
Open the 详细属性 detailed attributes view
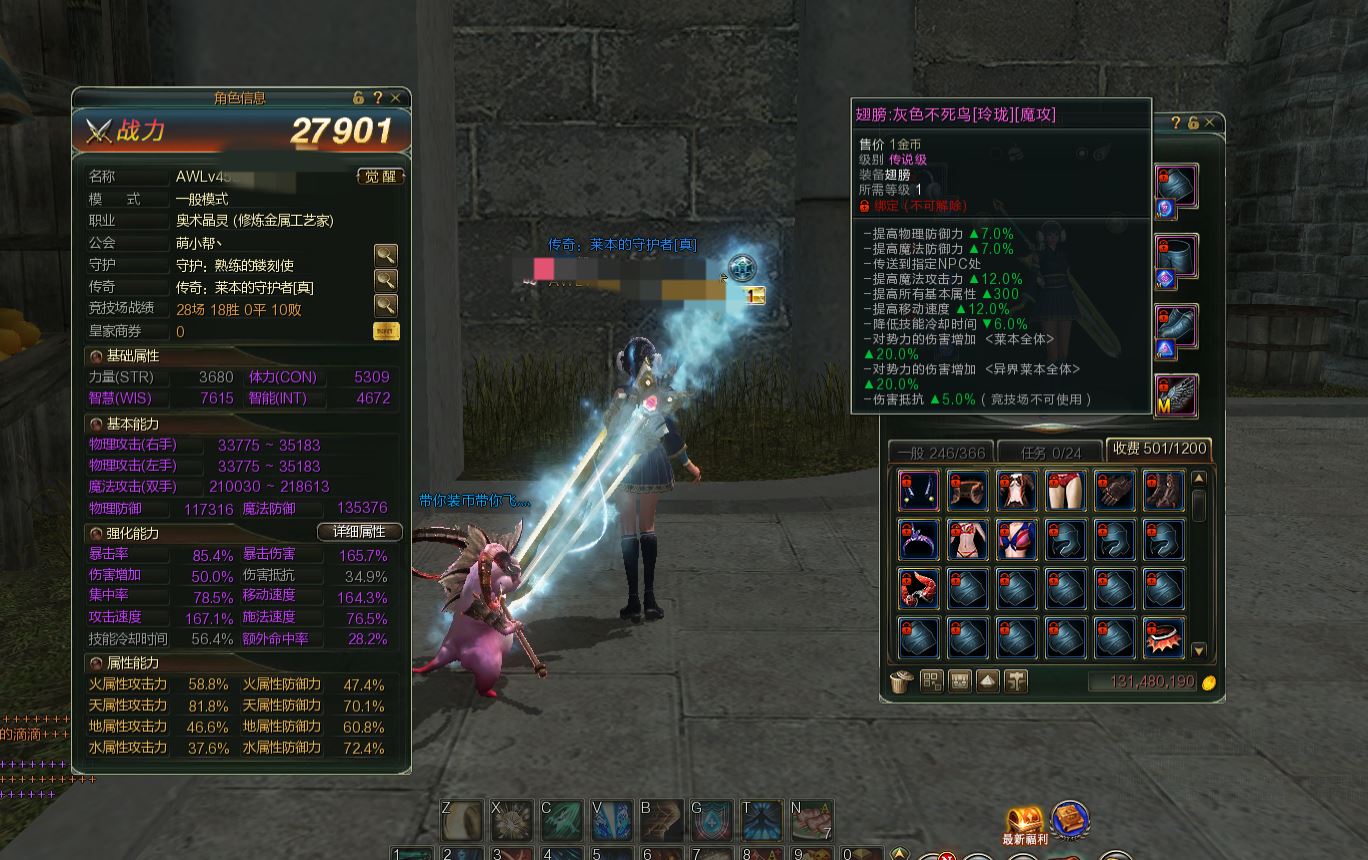click(x=359, y=532)
